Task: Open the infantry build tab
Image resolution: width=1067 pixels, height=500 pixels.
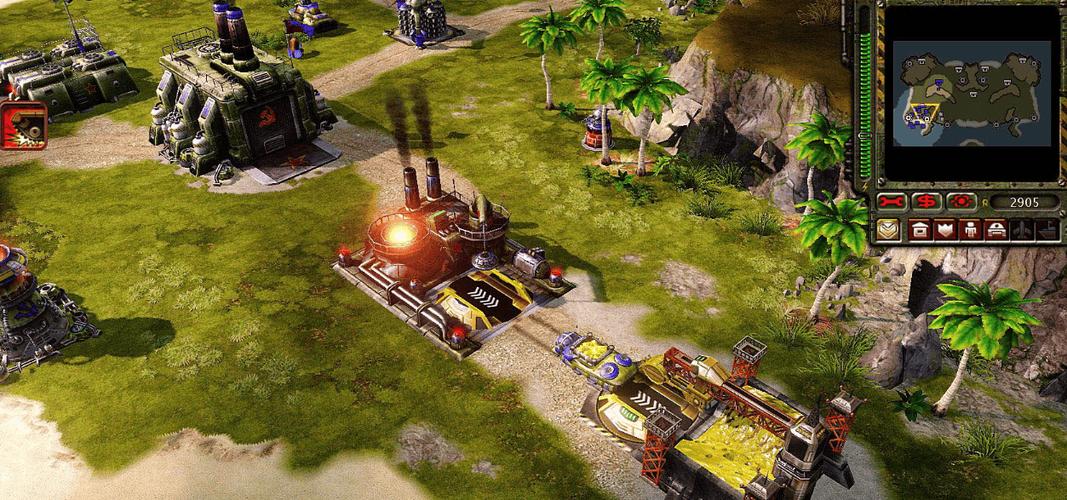Action: (969, 230)
